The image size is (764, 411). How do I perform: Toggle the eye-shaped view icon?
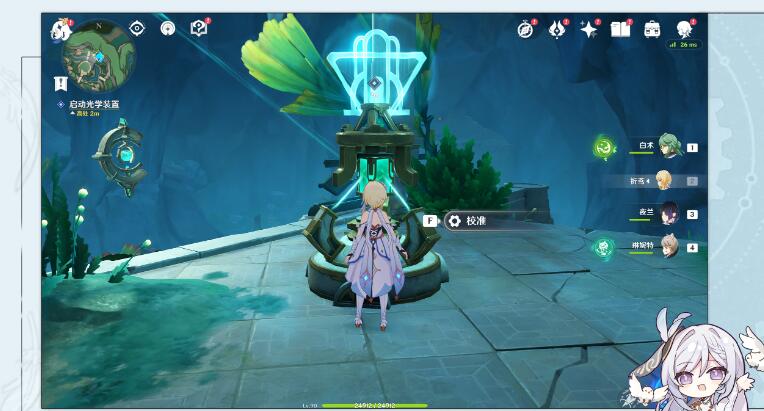pyautogui.click(x=137, y=28)
